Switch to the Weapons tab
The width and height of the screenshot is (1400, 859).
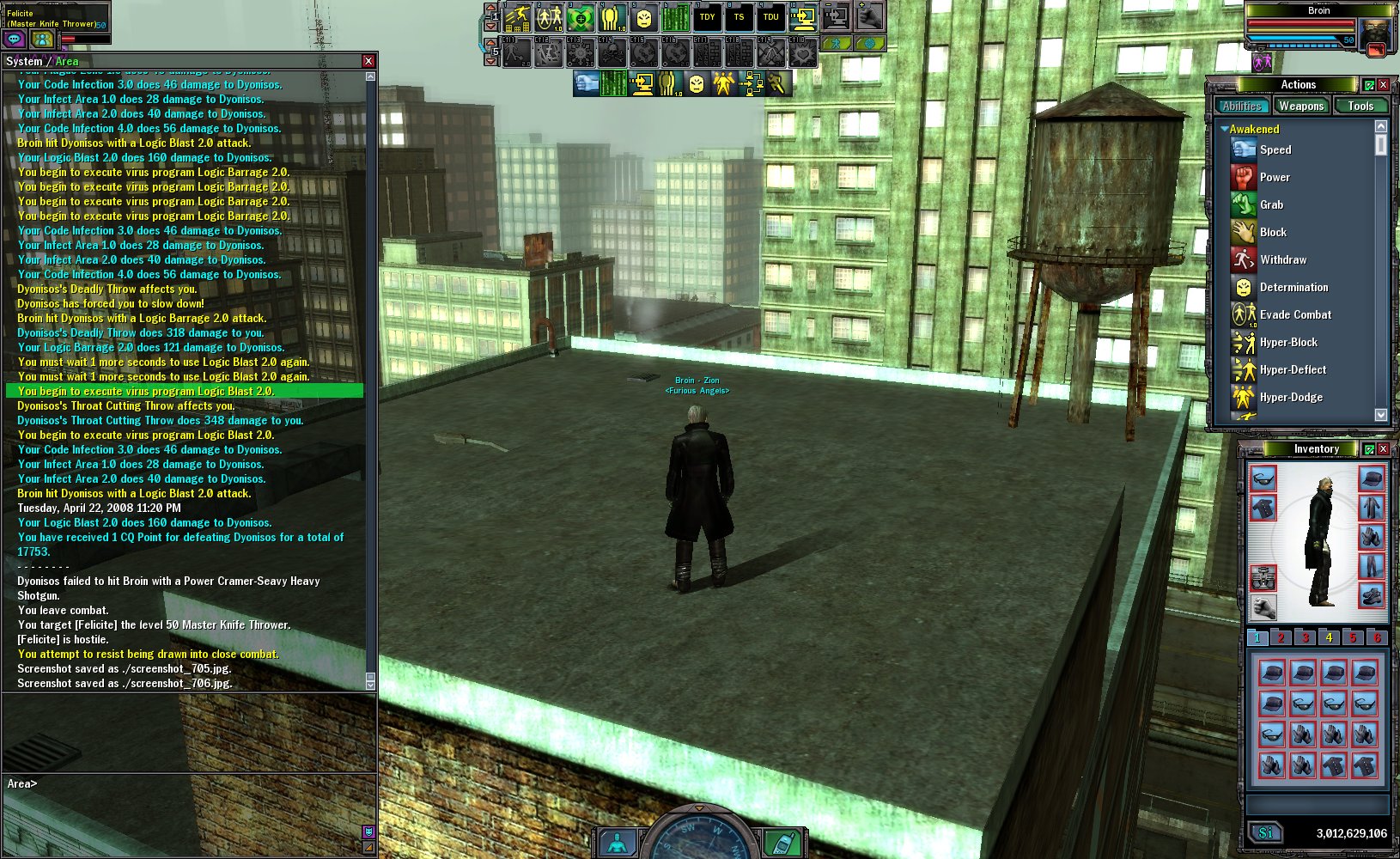pos(1300,106)
